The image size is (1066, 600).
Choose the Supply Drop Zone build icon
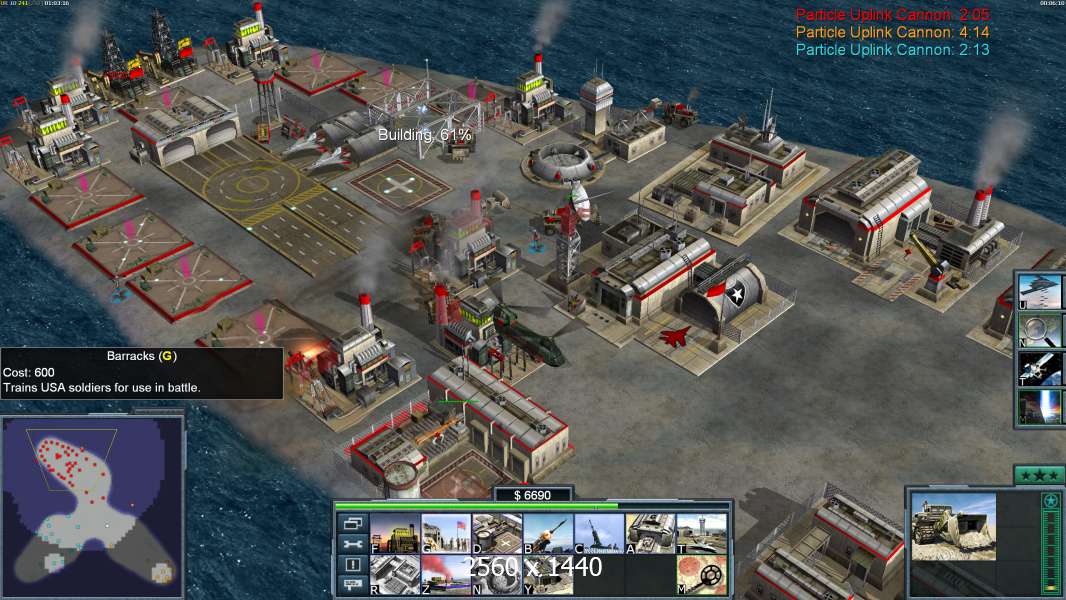(446, 575)
